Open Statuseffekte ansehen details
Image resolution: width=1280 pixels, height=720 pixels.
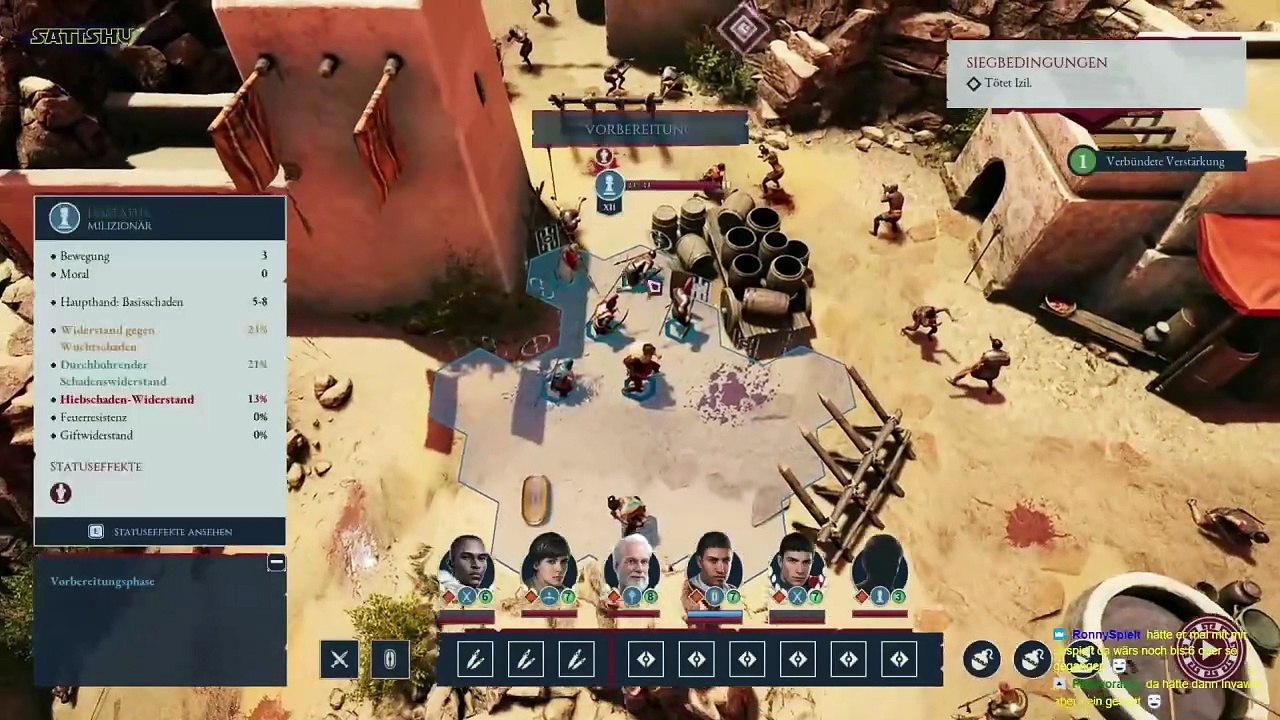(x=160, y=531)
